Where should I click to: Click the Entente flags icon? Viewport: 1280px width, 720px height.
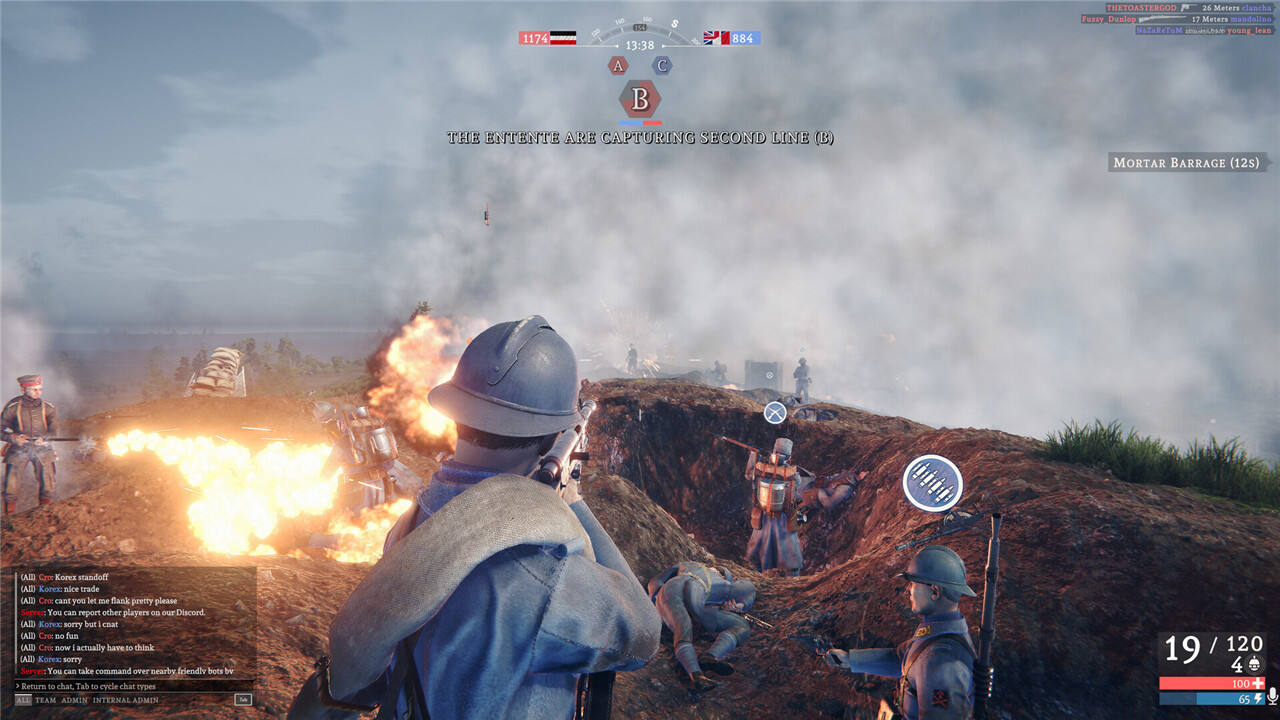pos(716,38)
